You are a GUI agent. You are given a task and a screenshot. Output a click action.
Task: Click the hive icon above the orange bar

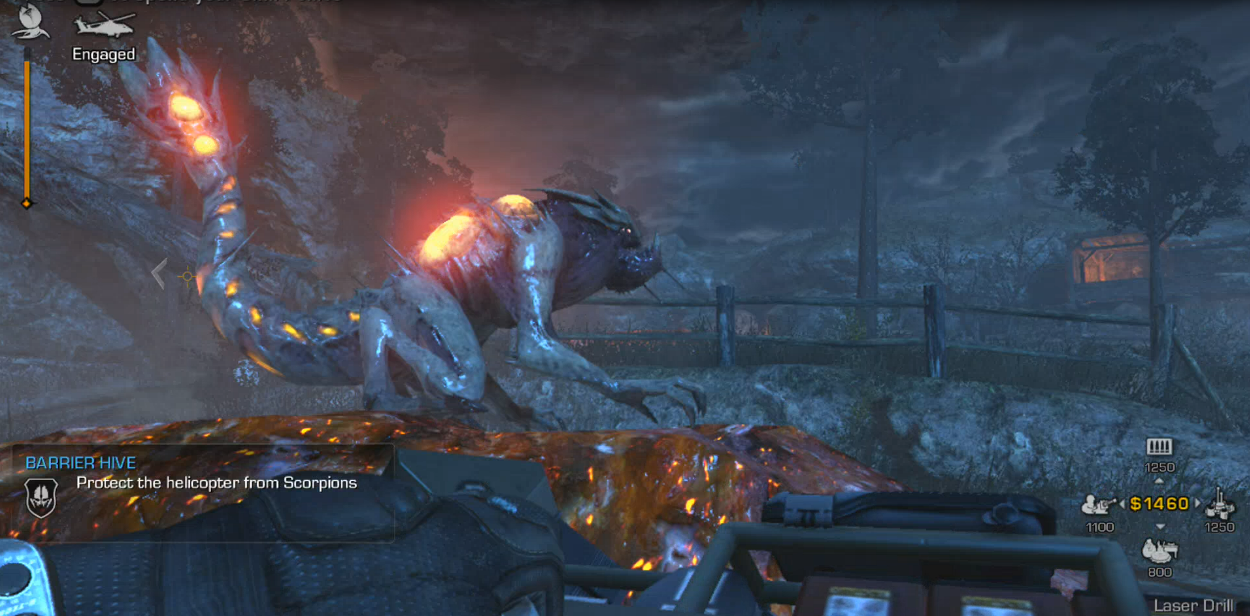pos(27,21)
